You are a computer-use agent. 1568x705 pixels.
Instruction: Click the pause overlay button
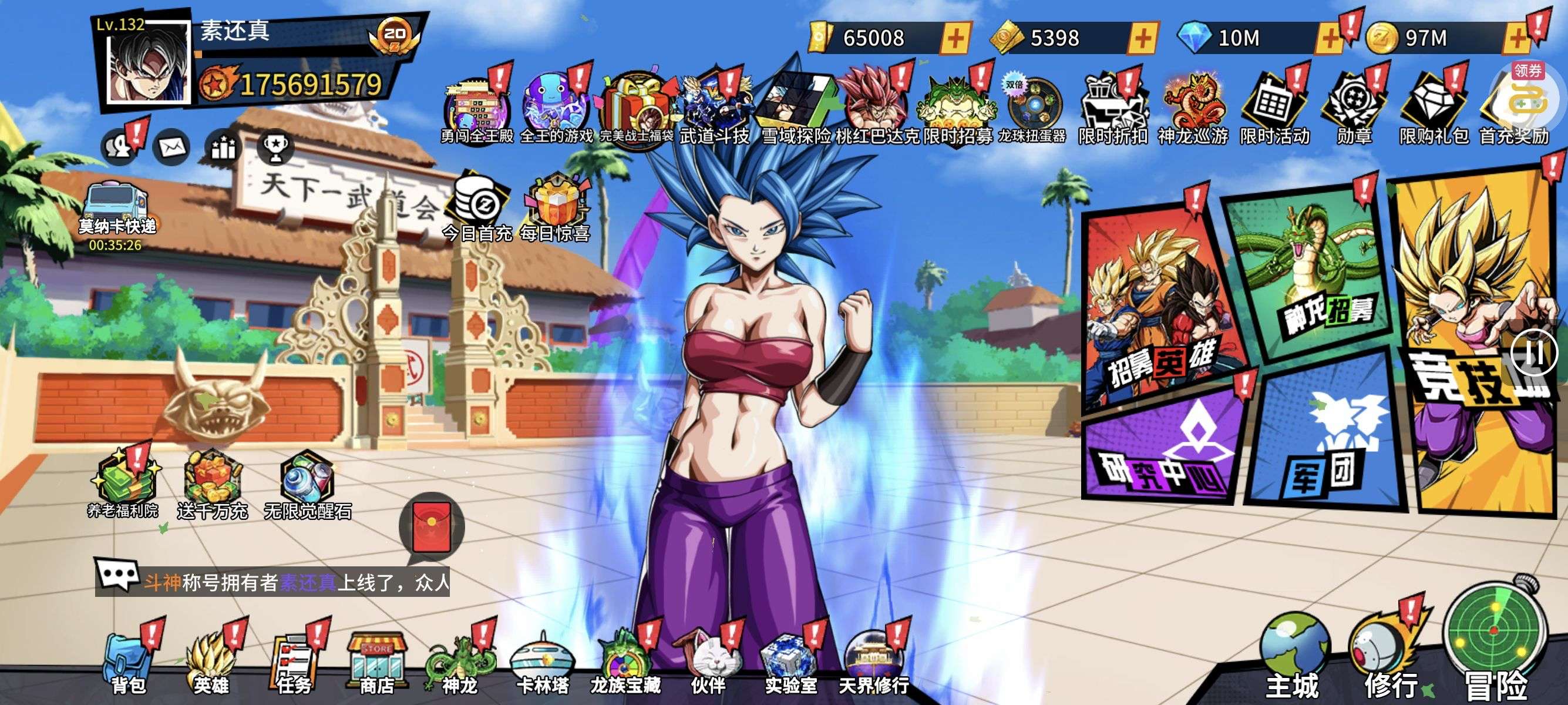coord(1535,352)
